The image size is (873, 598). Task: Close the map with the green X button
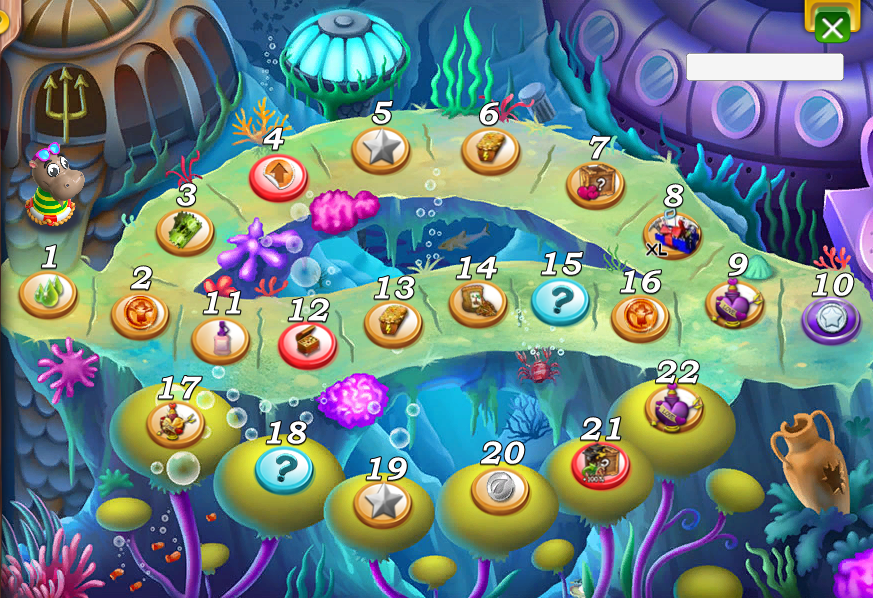(832, 27)
